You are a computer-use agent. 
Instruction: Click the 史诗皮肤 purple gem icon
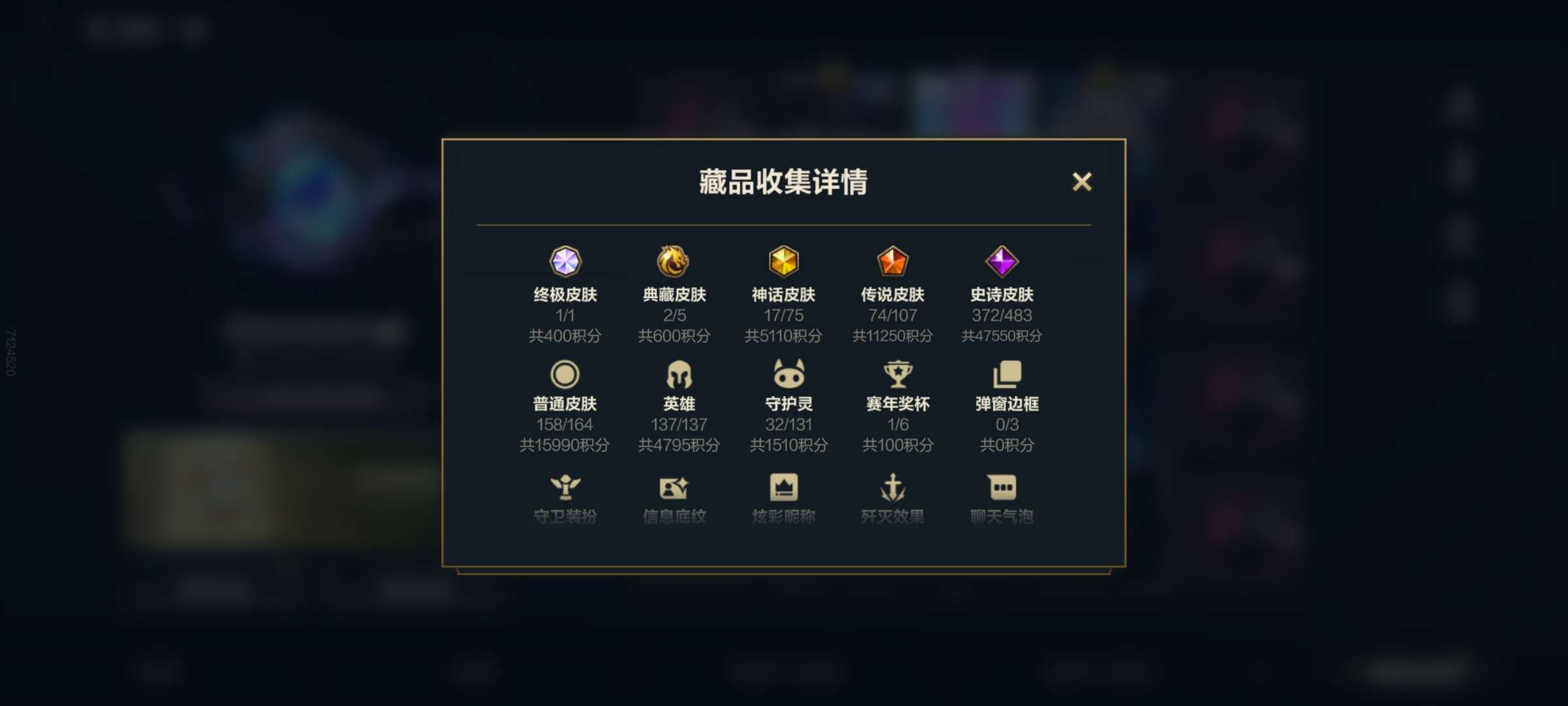1002,261
